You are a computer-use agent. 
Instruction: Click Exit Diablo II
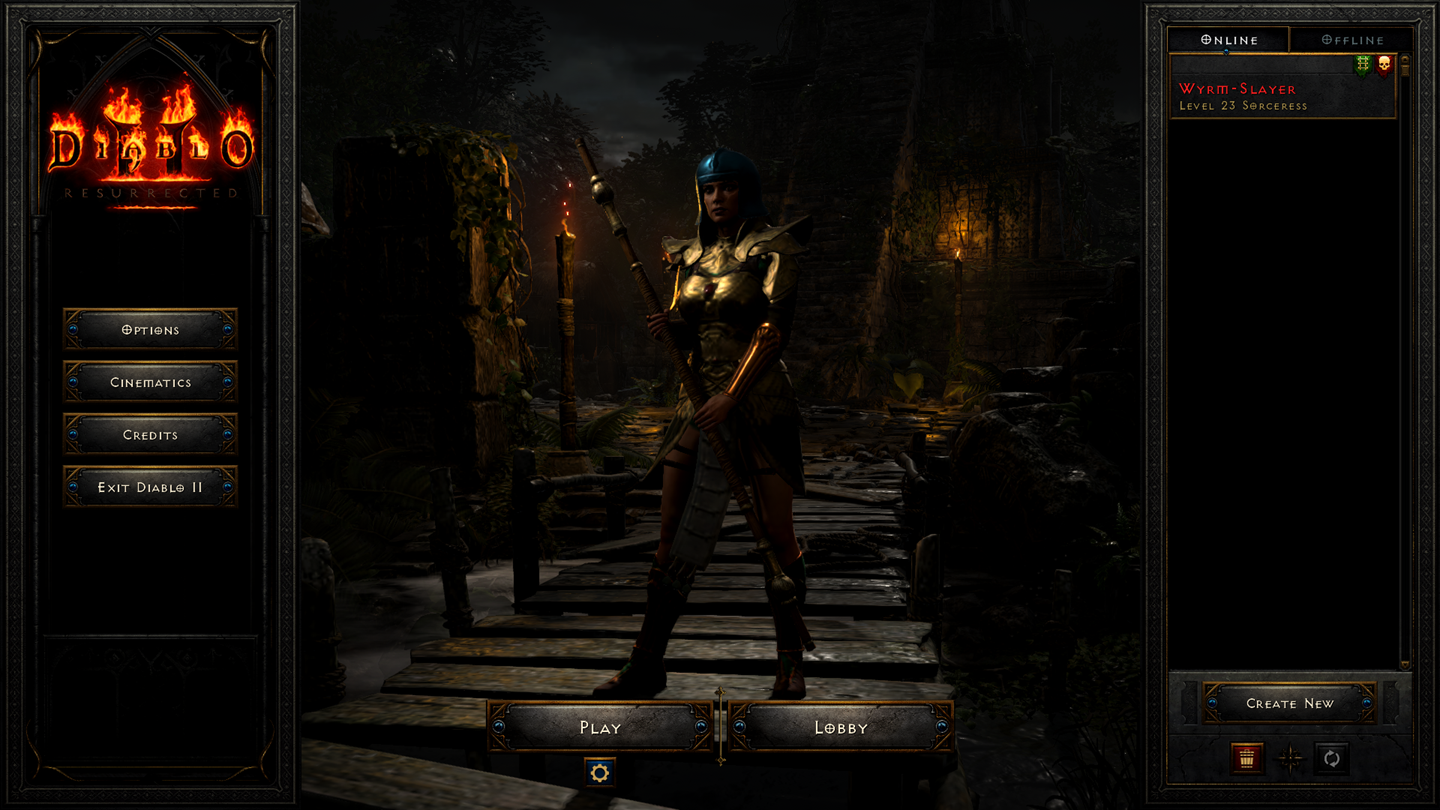point(149,487)
